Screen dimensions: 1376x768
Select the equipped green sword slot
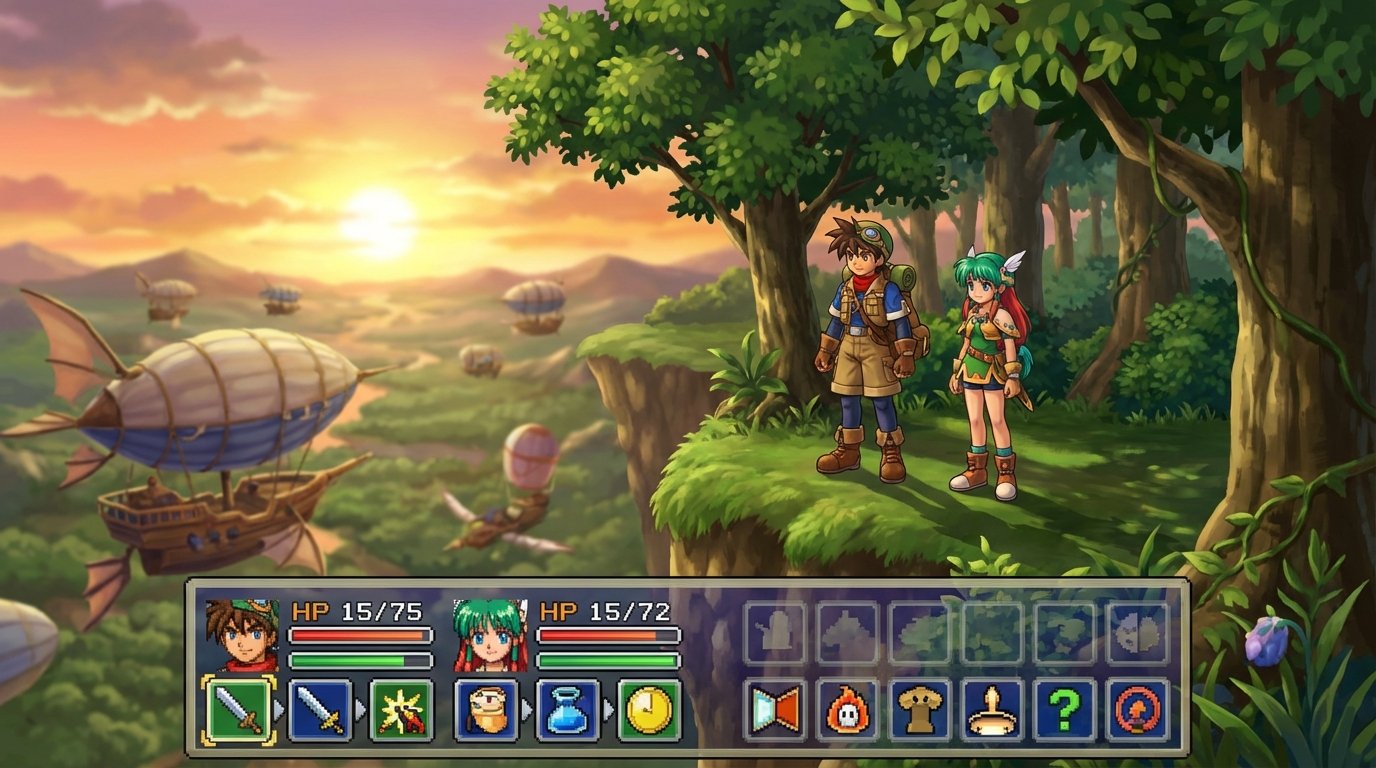click(x=242, y=710)
